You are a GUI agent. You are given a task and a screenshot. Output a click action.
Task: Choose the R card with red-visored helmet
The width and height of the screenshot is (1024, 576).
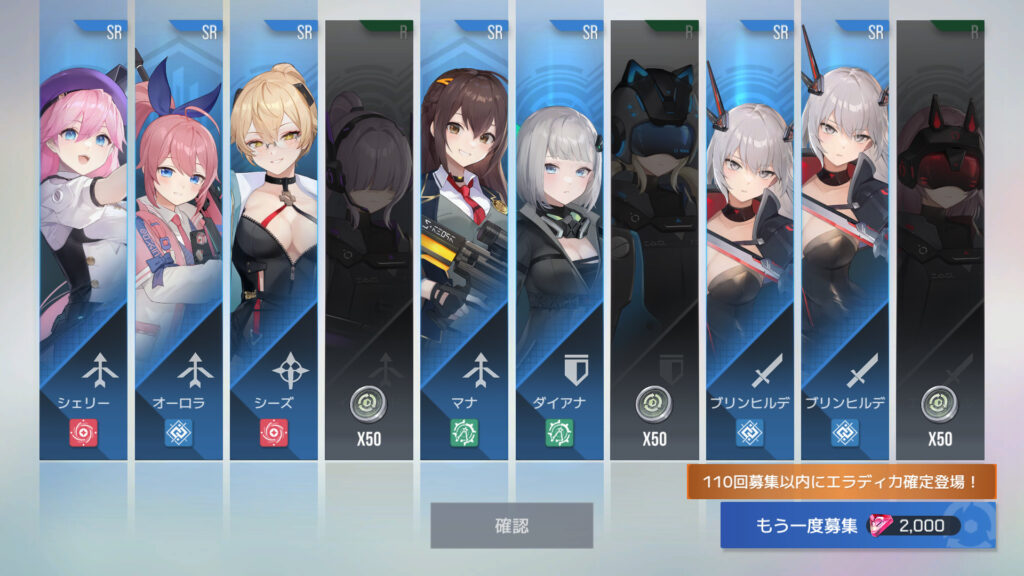pos(940,240)
